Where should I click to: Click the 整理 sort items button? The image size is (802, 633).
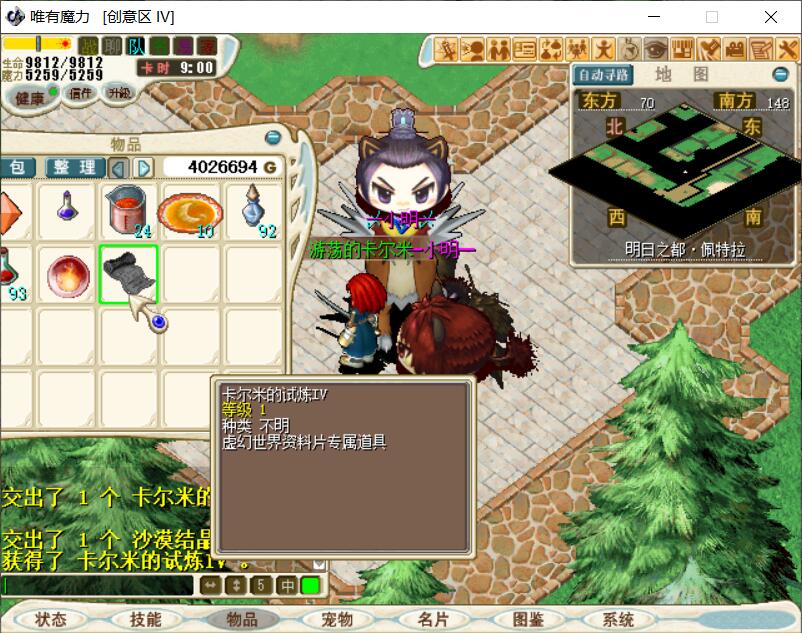click(75, 167)
